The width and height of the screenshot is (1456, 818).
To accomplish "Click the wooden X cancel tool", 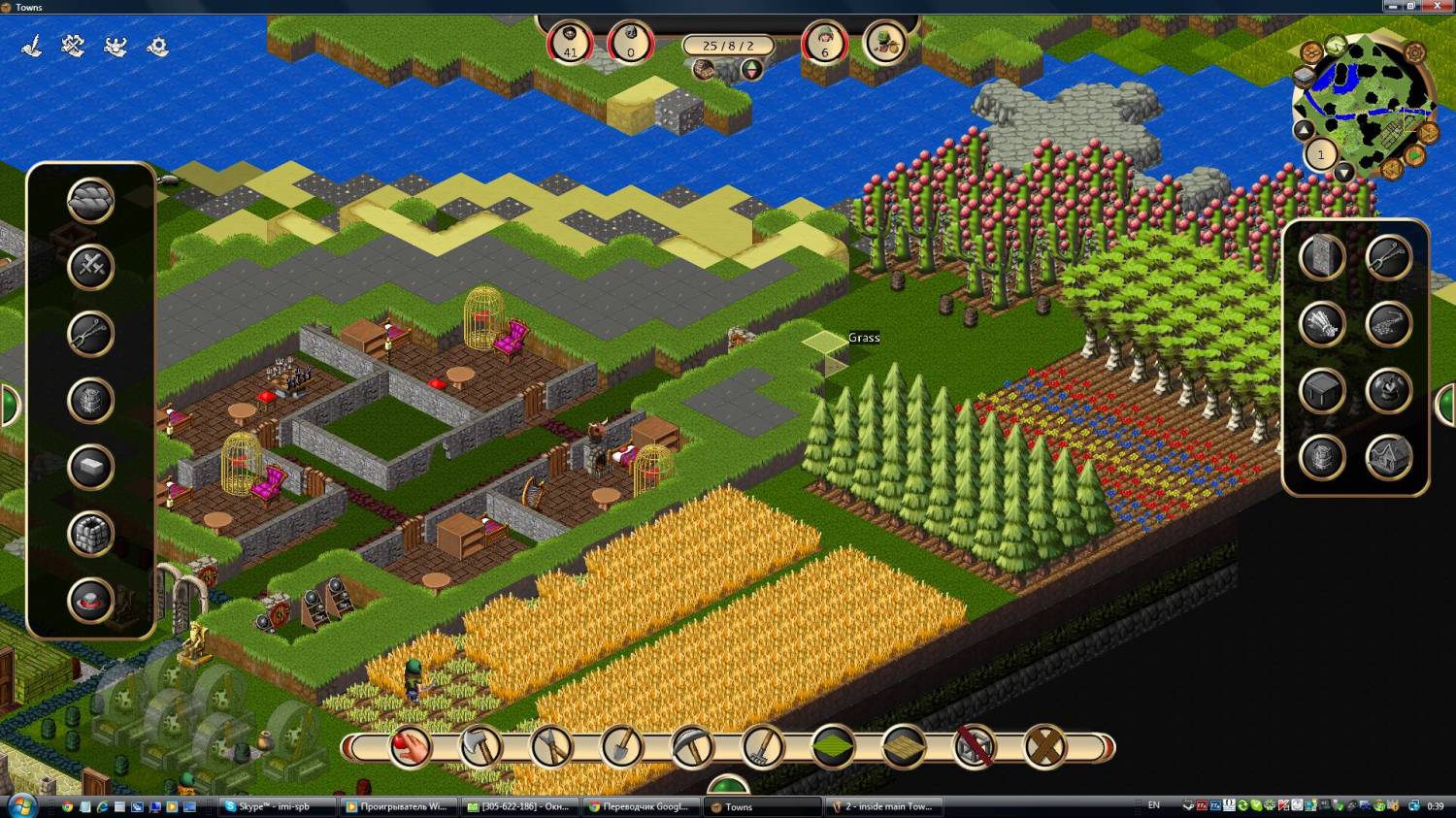I will (x=1044, y=747).
